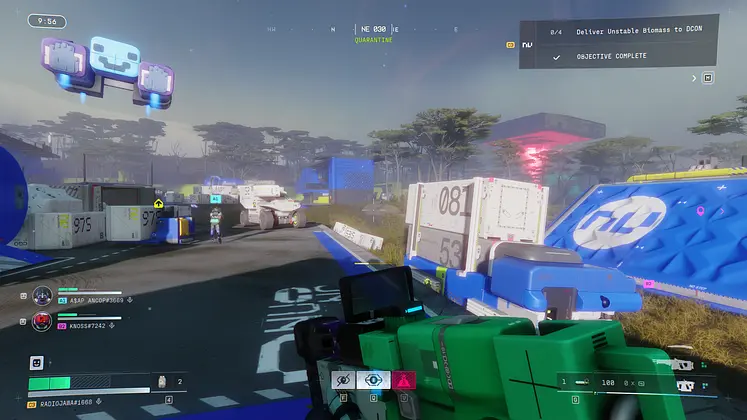The height and width of the screenshot is (420, 747).
Task: Click the compass heading at top center
Action: pyautogui.click(x=373, y=30)
